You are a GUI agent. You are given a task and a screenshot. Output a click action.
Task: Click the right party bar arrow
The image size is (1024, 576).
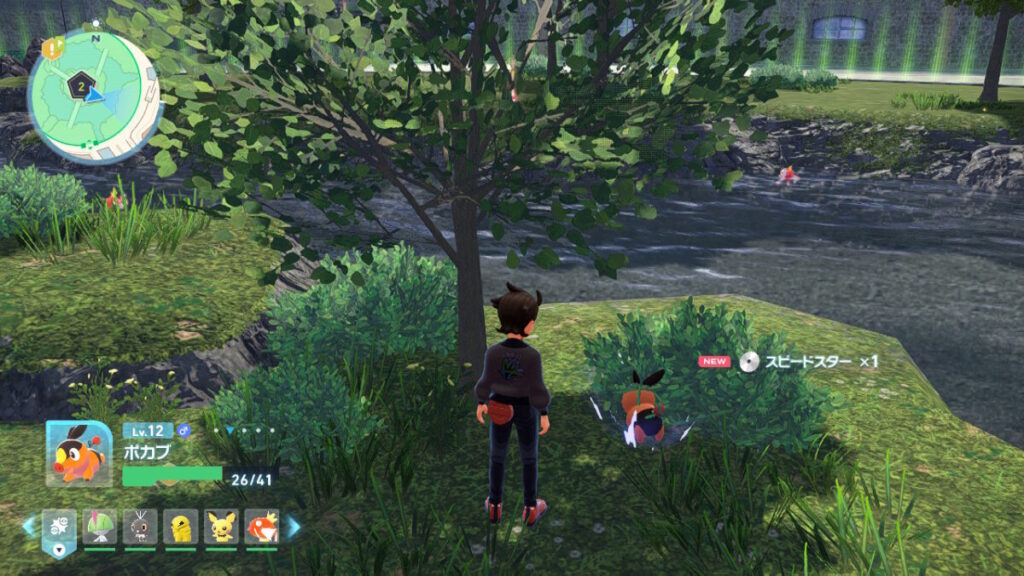294,526
